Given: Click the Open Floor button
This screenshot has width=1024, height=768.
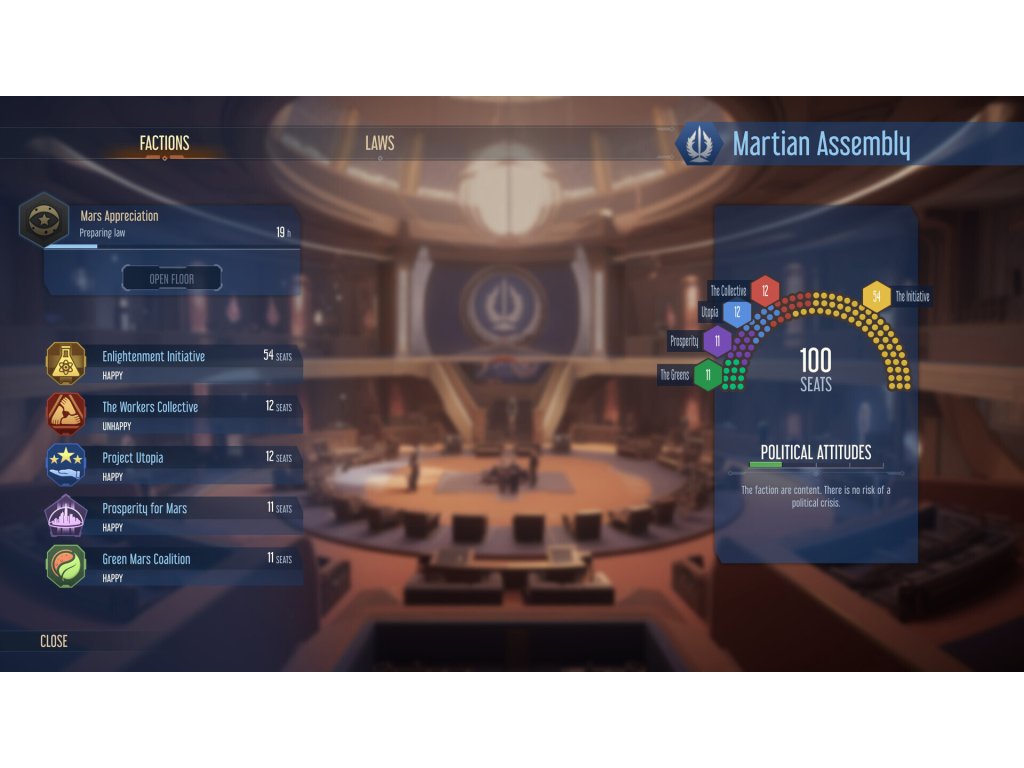Looking at the screenshot, I should coord(172,278).
